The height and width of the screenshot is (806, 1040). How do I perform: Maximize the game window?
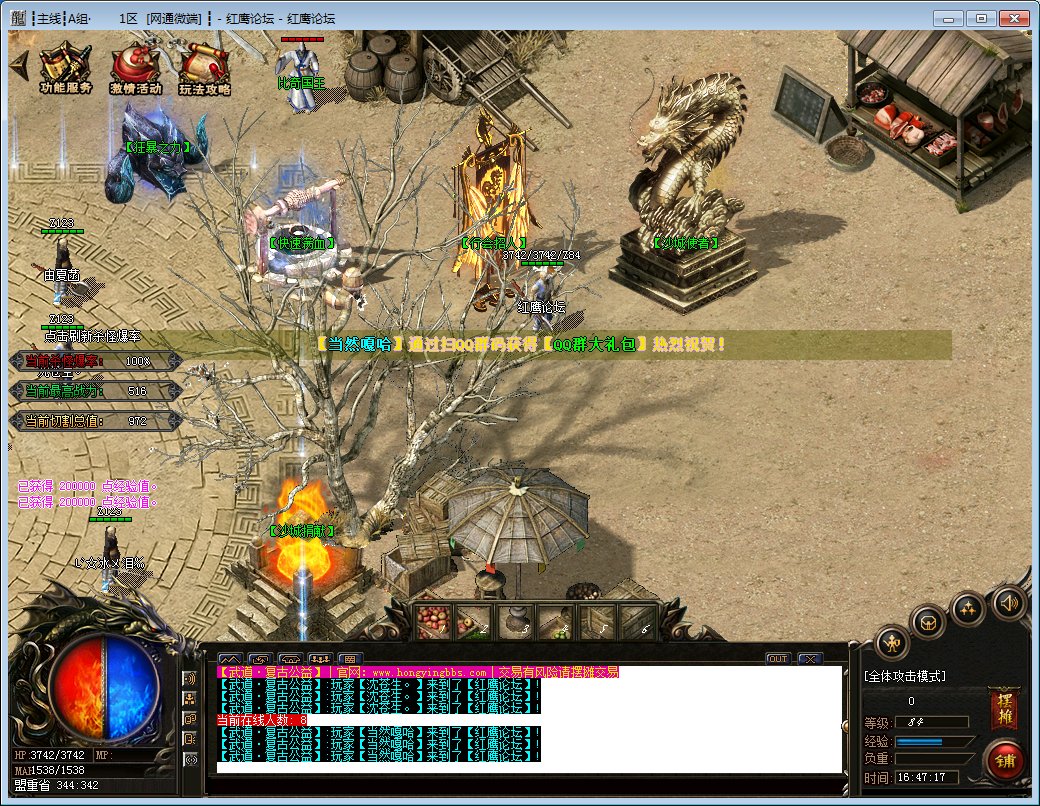tap(984, 18)
